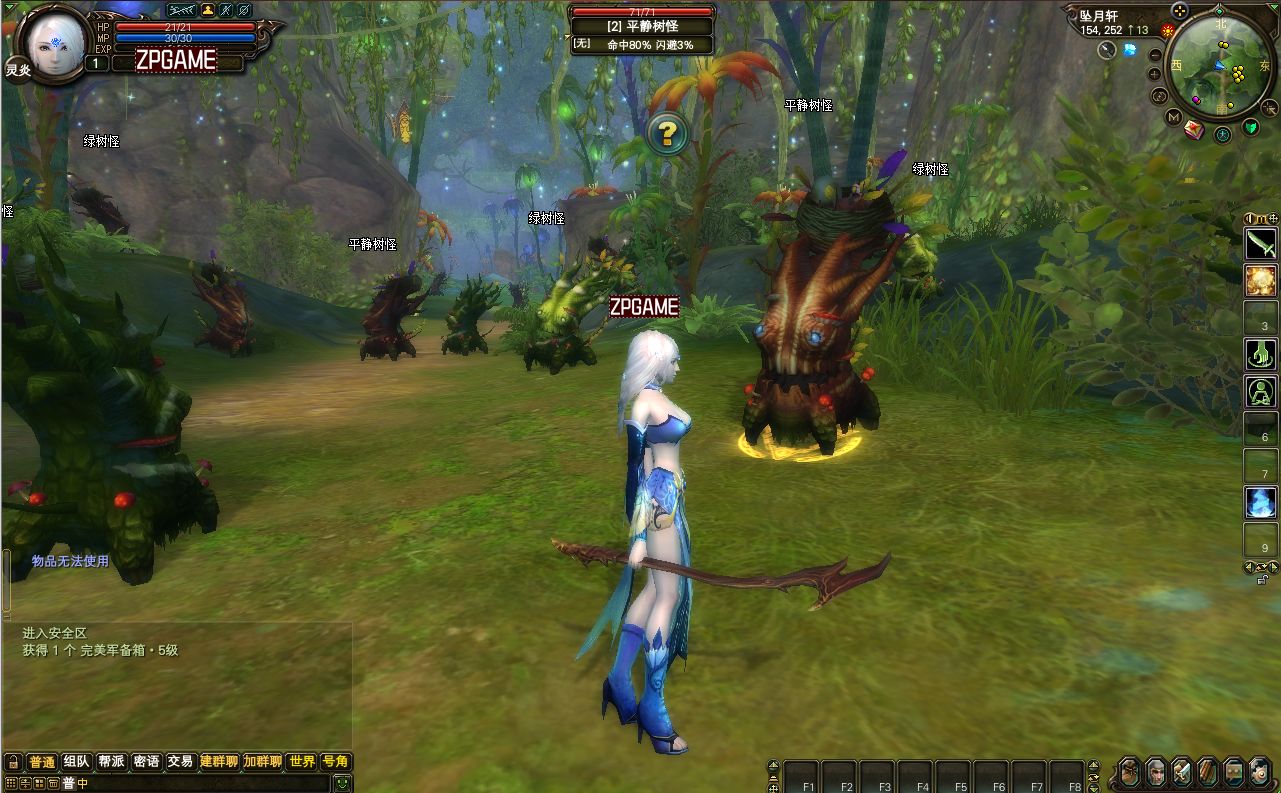This screenshot has width=1281, height=793.
Task: Switch to the 密语 whisper tab
Action: coord(146,762)
